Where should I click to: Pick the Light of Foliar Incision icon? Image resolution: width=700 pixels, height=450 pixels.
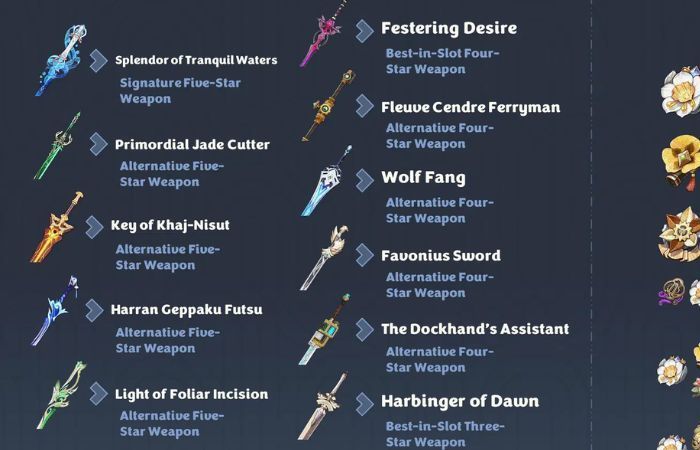click(60, 394)
